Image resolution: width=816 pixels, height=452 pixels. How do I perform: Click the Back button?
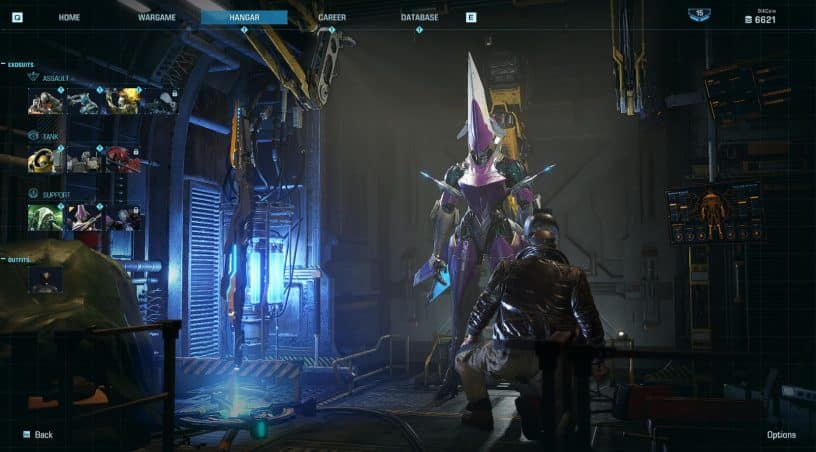pyautogui.click(x=38, y=435)
